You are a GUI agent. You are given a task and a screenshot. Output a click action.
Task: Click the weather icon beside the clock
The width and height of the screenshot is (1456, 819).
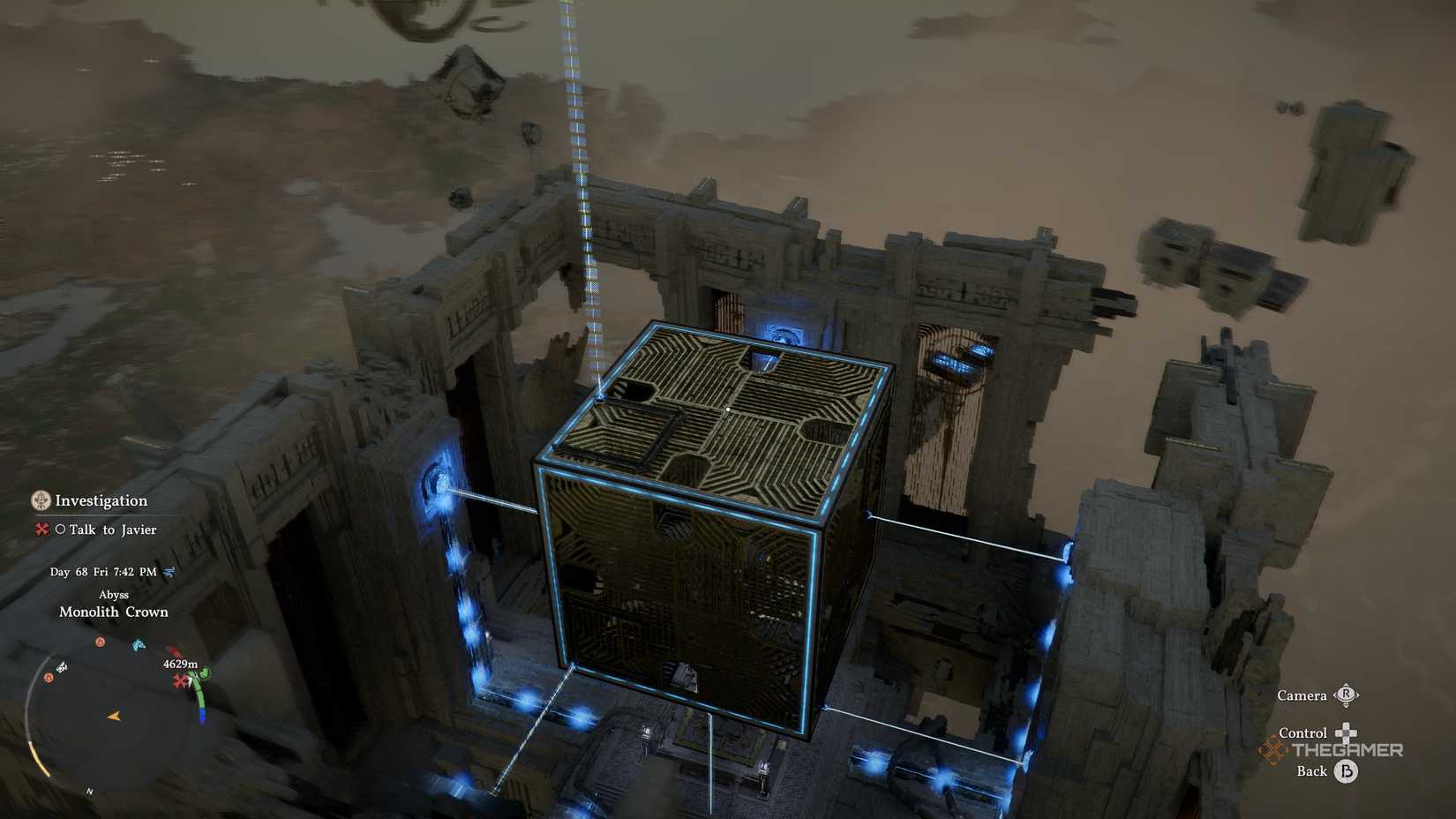pos(169,572)
